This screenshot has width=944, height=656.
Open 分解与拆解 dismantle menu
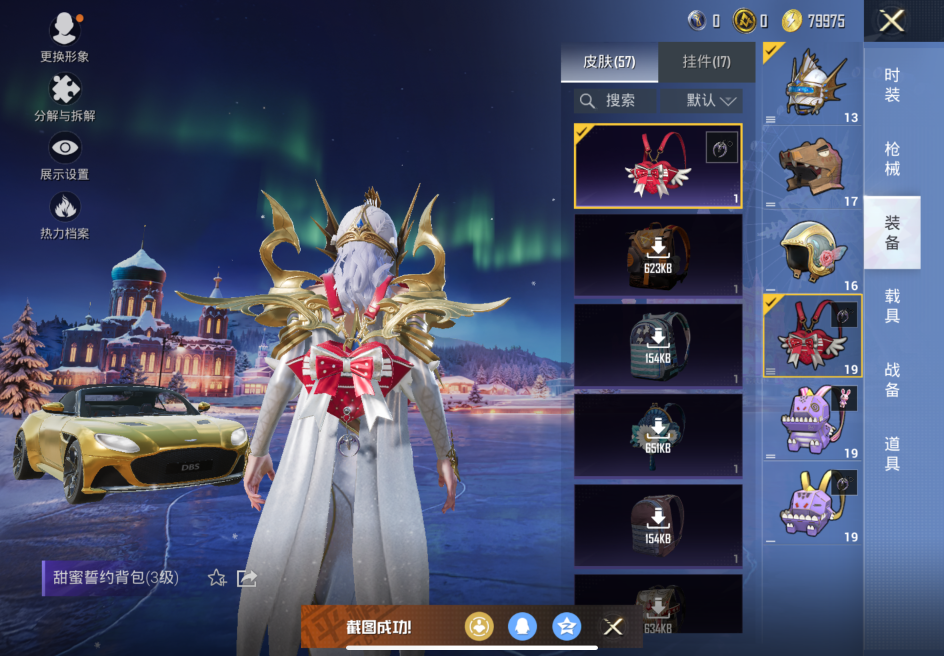(x=65, y=96)
